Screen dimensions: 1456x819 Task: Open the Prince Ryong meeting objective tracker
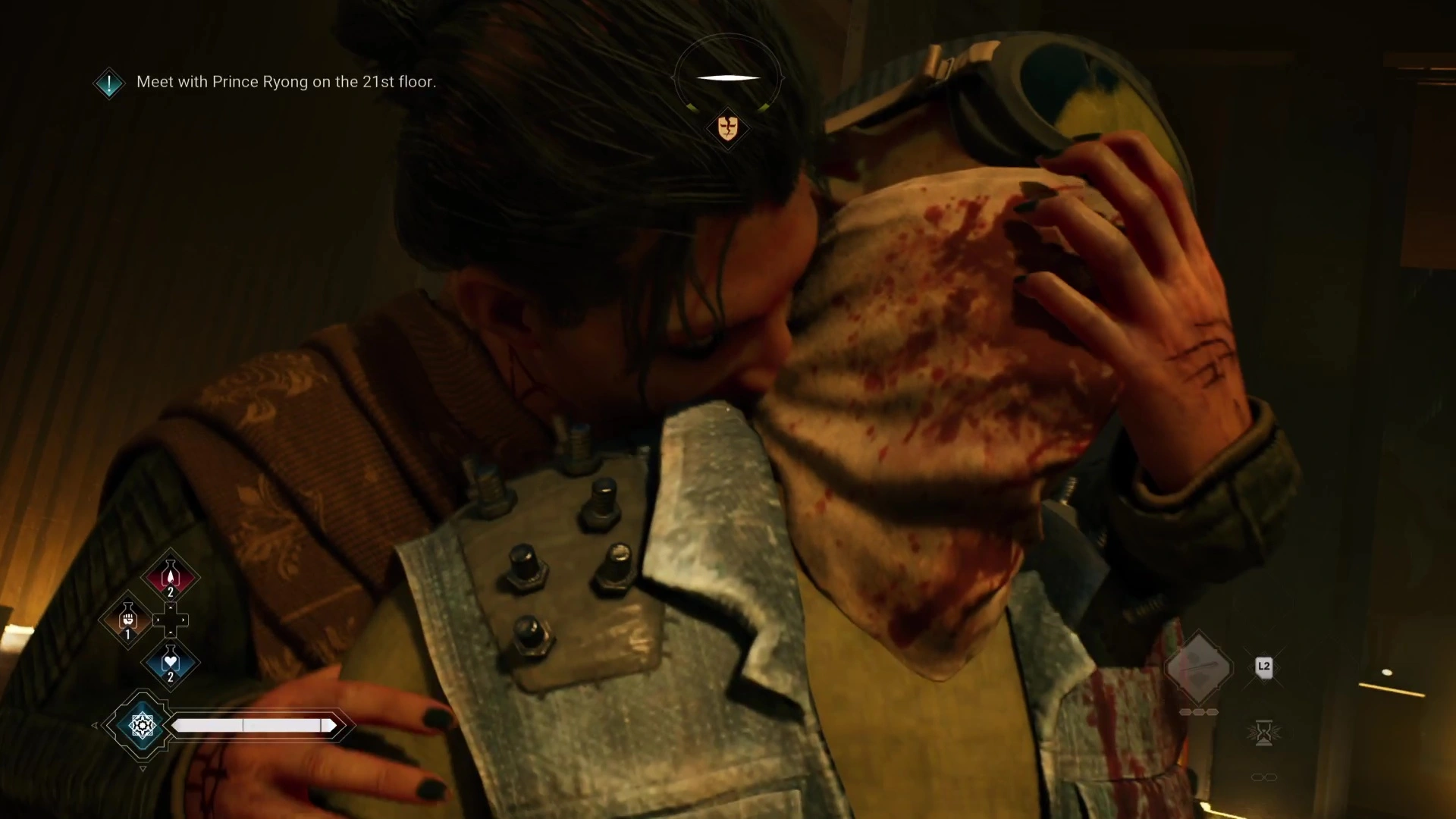click(x=286, y=82)
